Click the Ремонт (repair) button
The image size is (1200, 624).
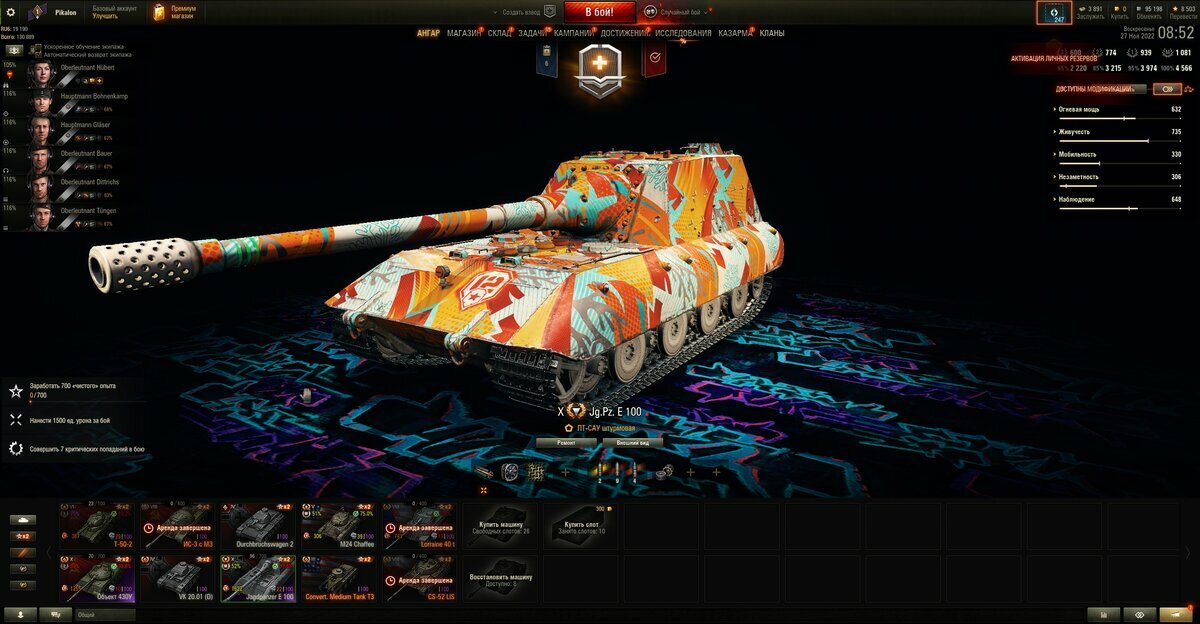click(x=565, y=441)
